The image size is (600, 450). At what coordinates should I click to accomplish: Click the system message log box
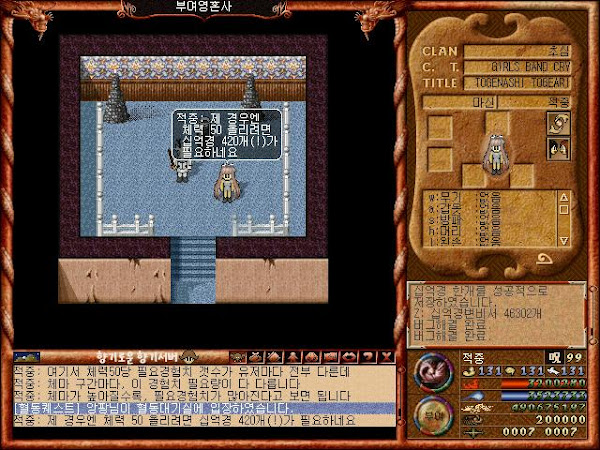point(496,315)
